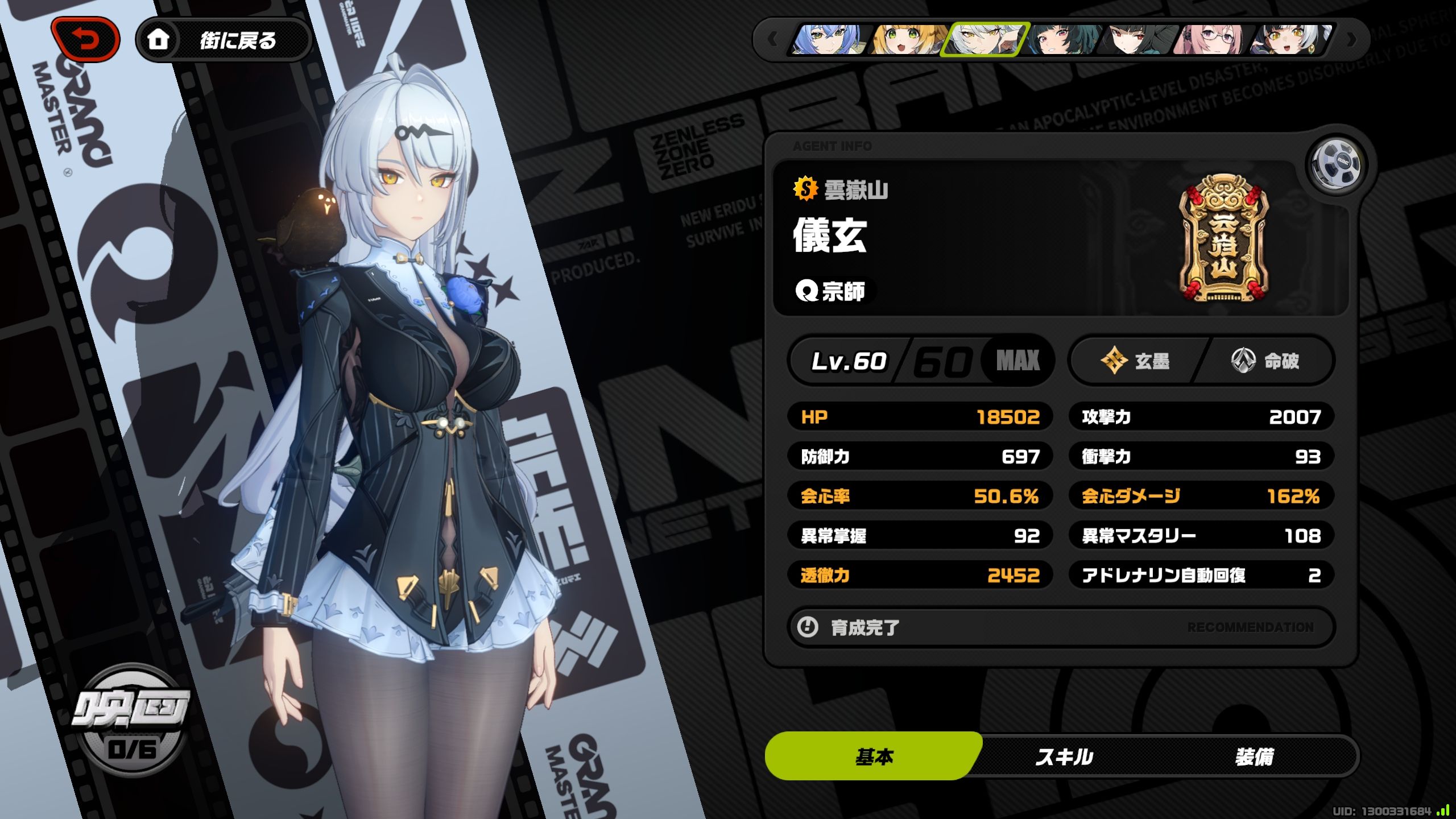Pick the pink-haired glasses agent portrait
The image size is (1456, 819).
coord(1214,40)
